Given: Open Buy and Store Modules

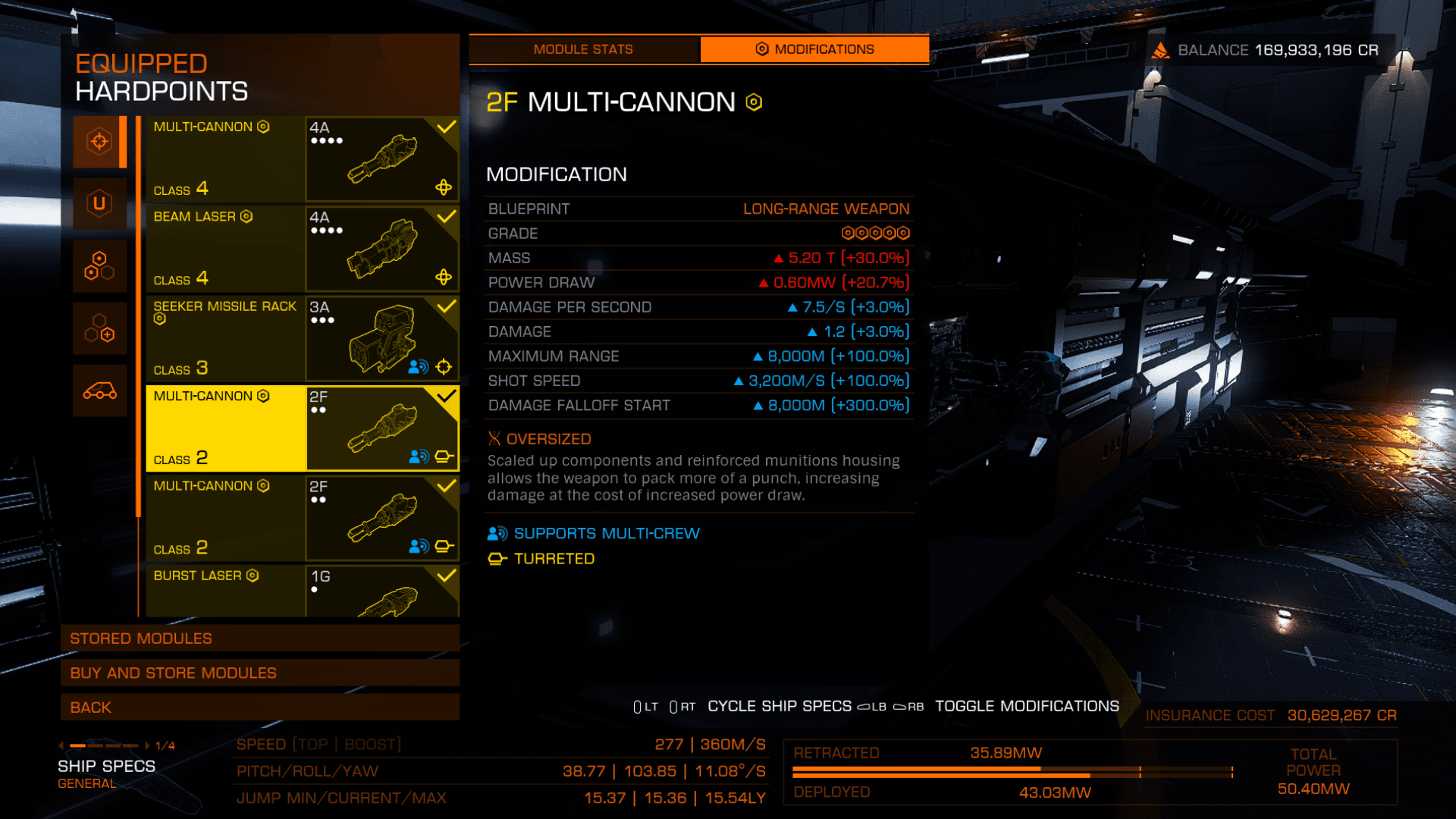Looking at the screenshot, I should (x=259, y=673).
